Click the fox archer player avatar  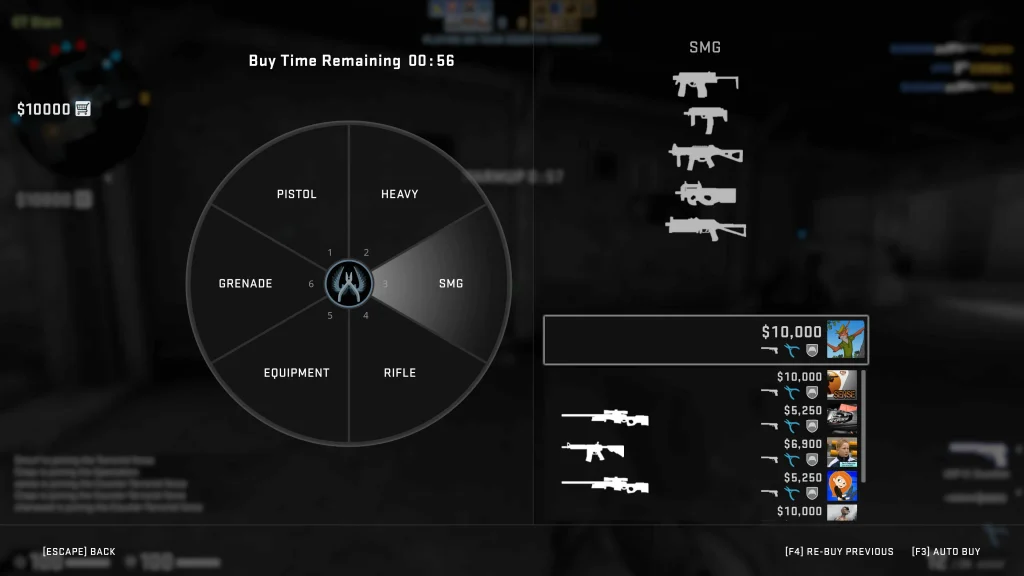[x=844, y=340]
